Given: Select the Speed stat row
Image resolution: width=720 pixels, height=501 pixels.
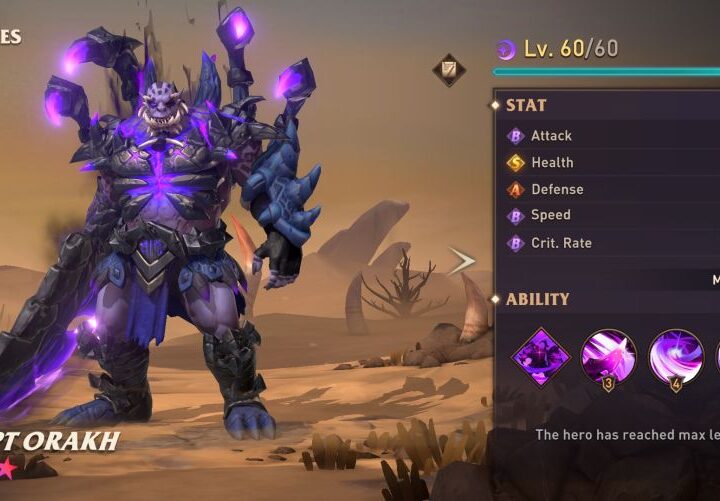Looking at the screenshot, I should tap(610, 215).
